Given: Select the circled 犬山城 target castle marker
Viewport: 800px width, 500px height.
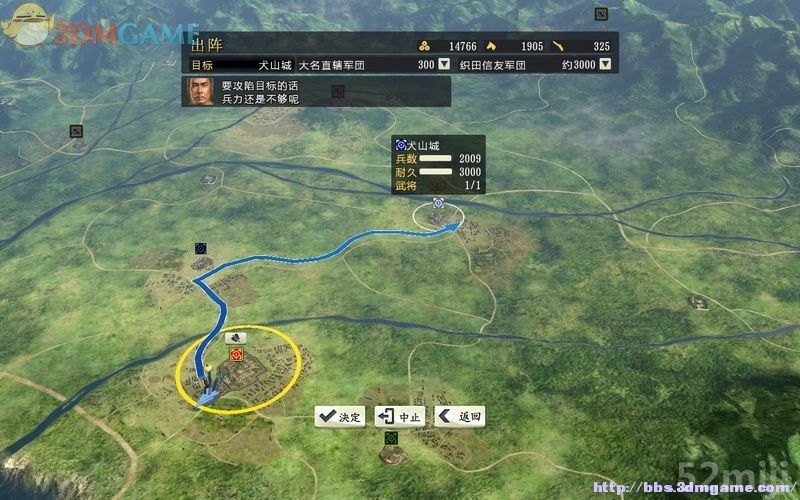Looking at the screenshot, I should [438, 214].
